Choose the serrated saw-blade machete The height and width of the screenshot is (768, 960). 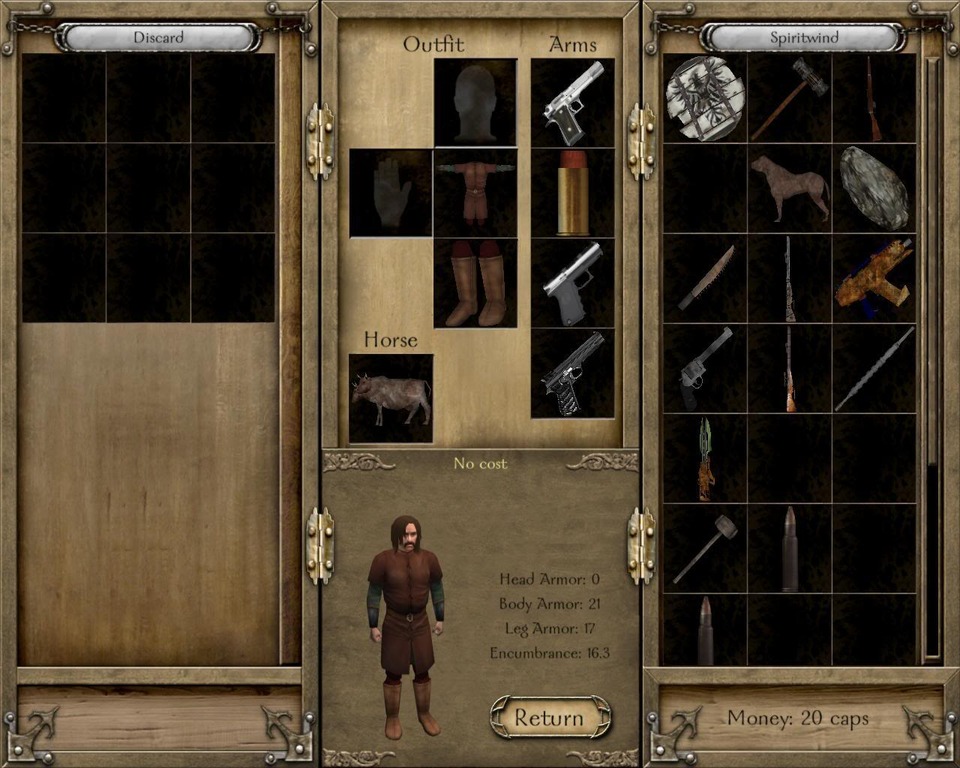[x=705, y=278]
